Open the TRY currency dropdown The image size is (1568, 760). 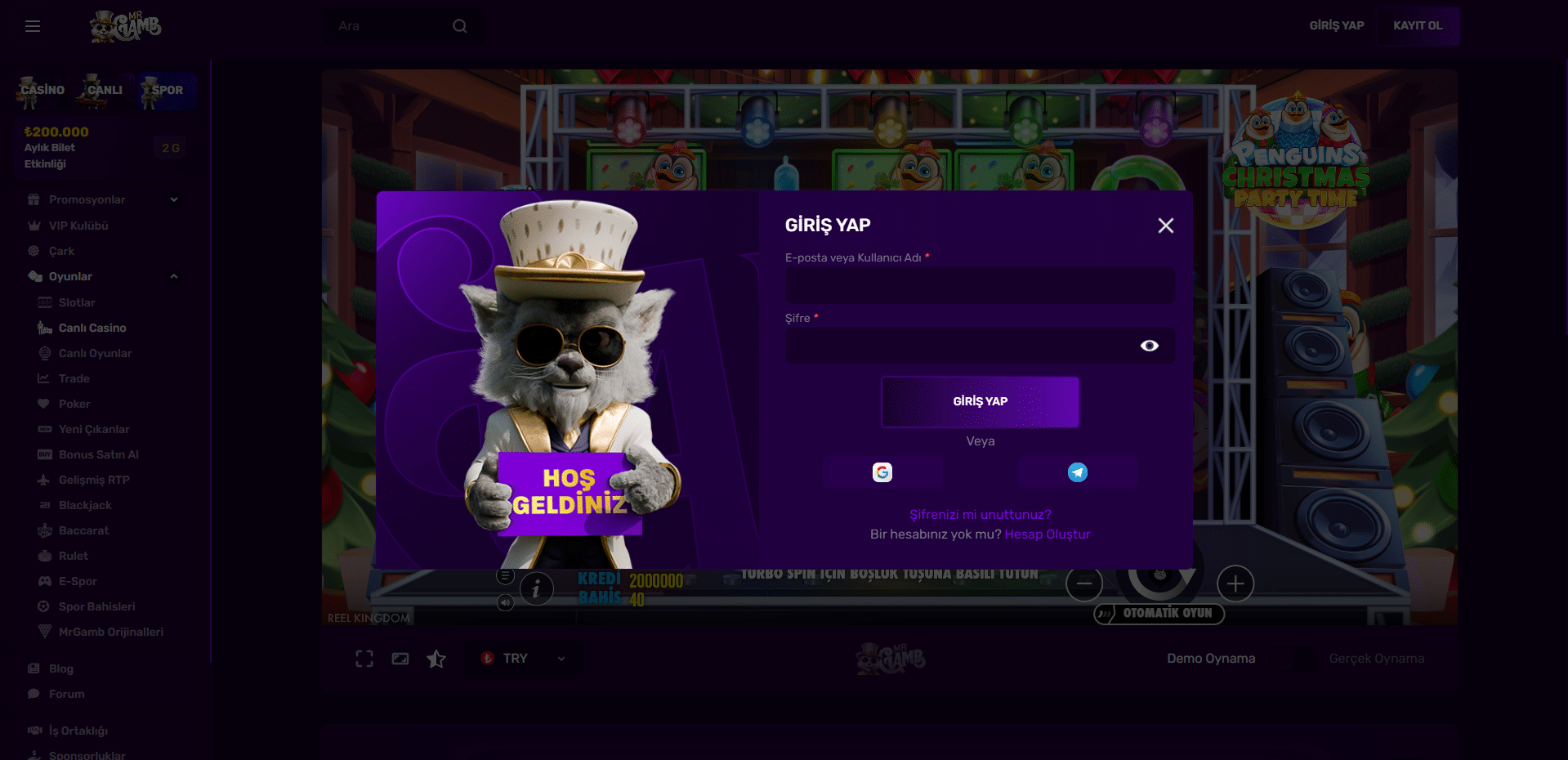523,659
